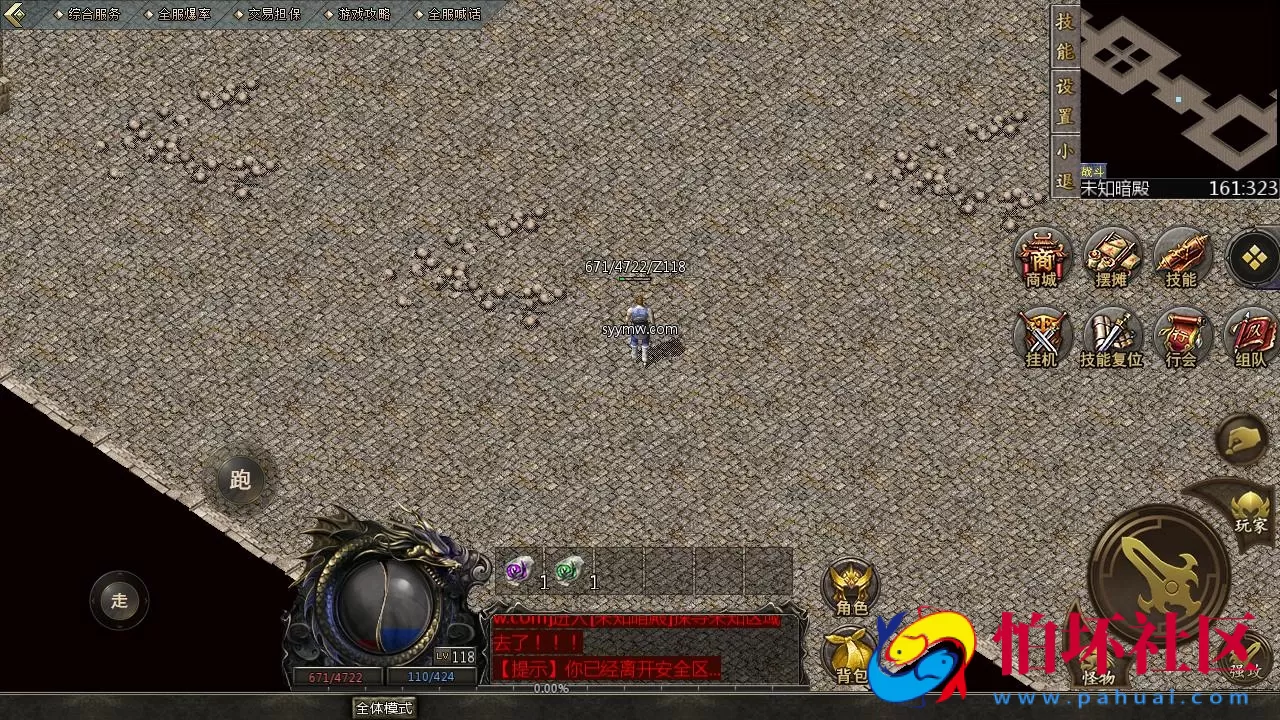Viewport: 1280px width, 720px height.
Task: Open the round 技能 skills icon
Action: (1181, 258)
